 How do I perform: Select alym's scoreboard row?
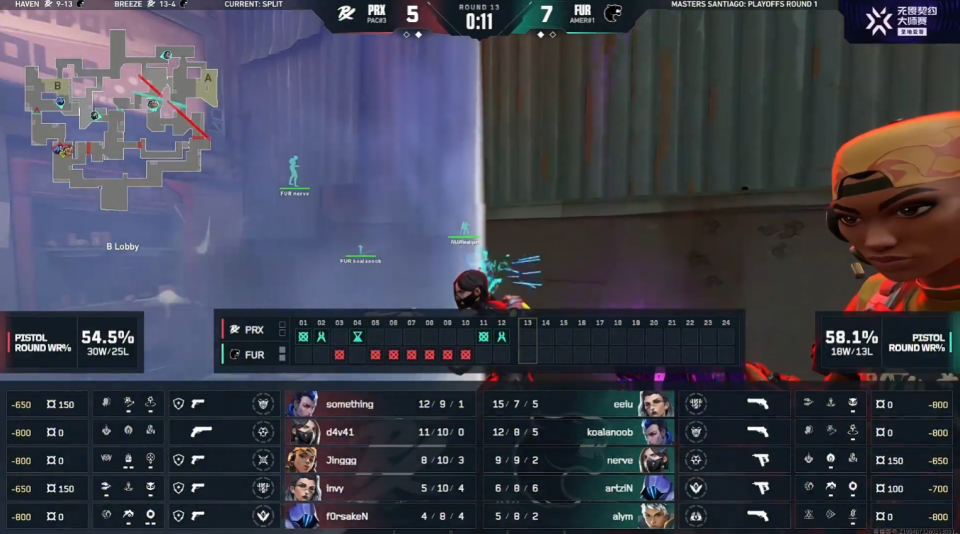[x=580, y=516]
